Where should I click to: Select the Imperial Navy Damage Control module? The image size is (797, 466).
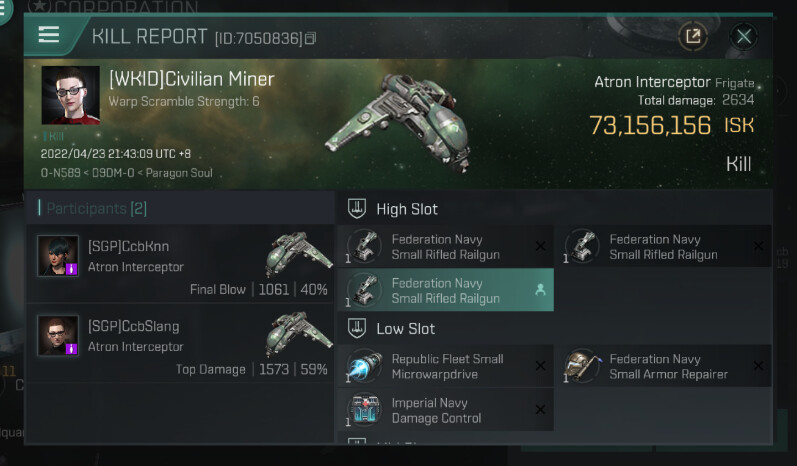point(445,410)
